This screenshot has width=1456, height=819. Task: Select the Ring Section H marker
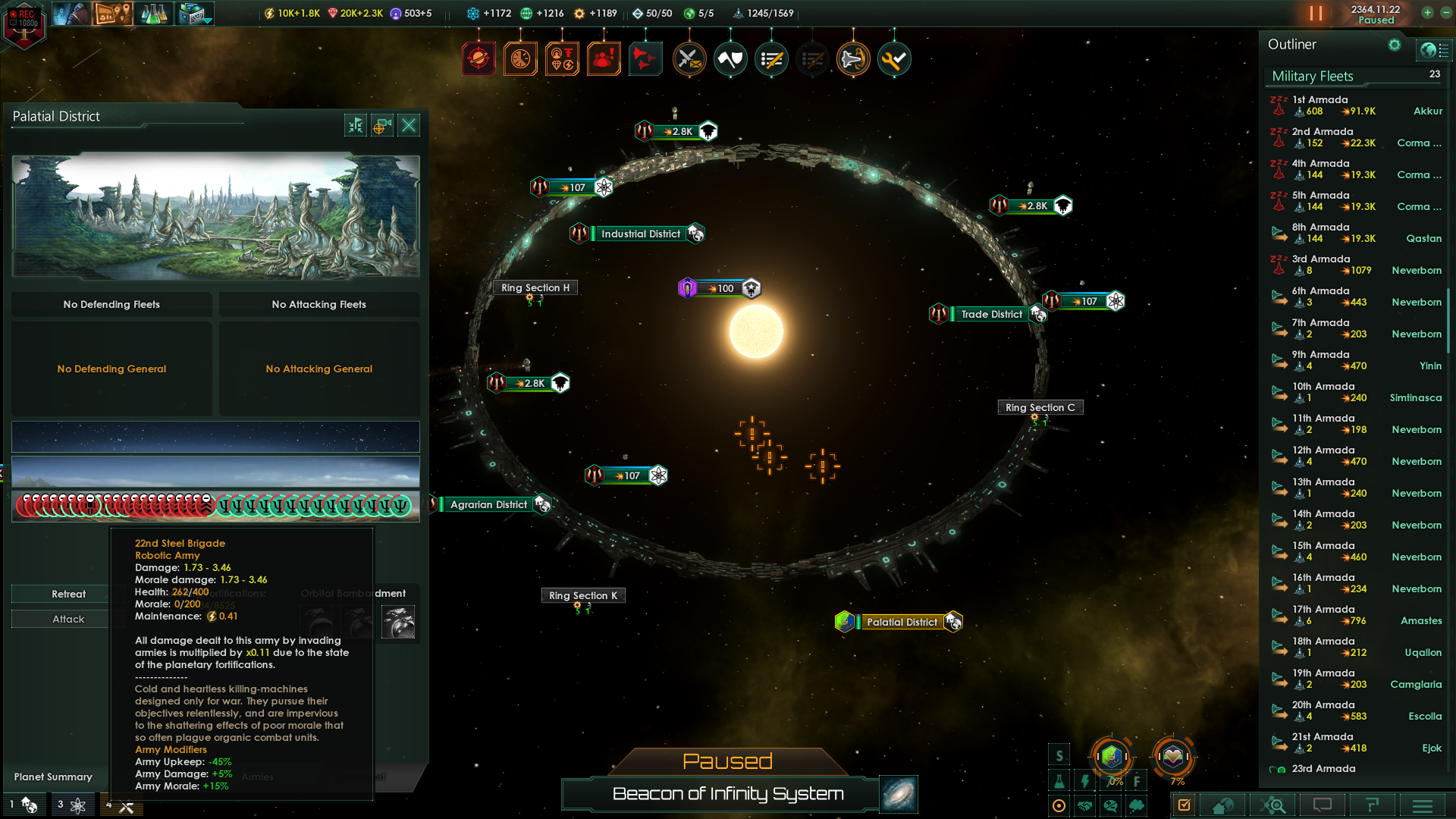pos(535,287)
